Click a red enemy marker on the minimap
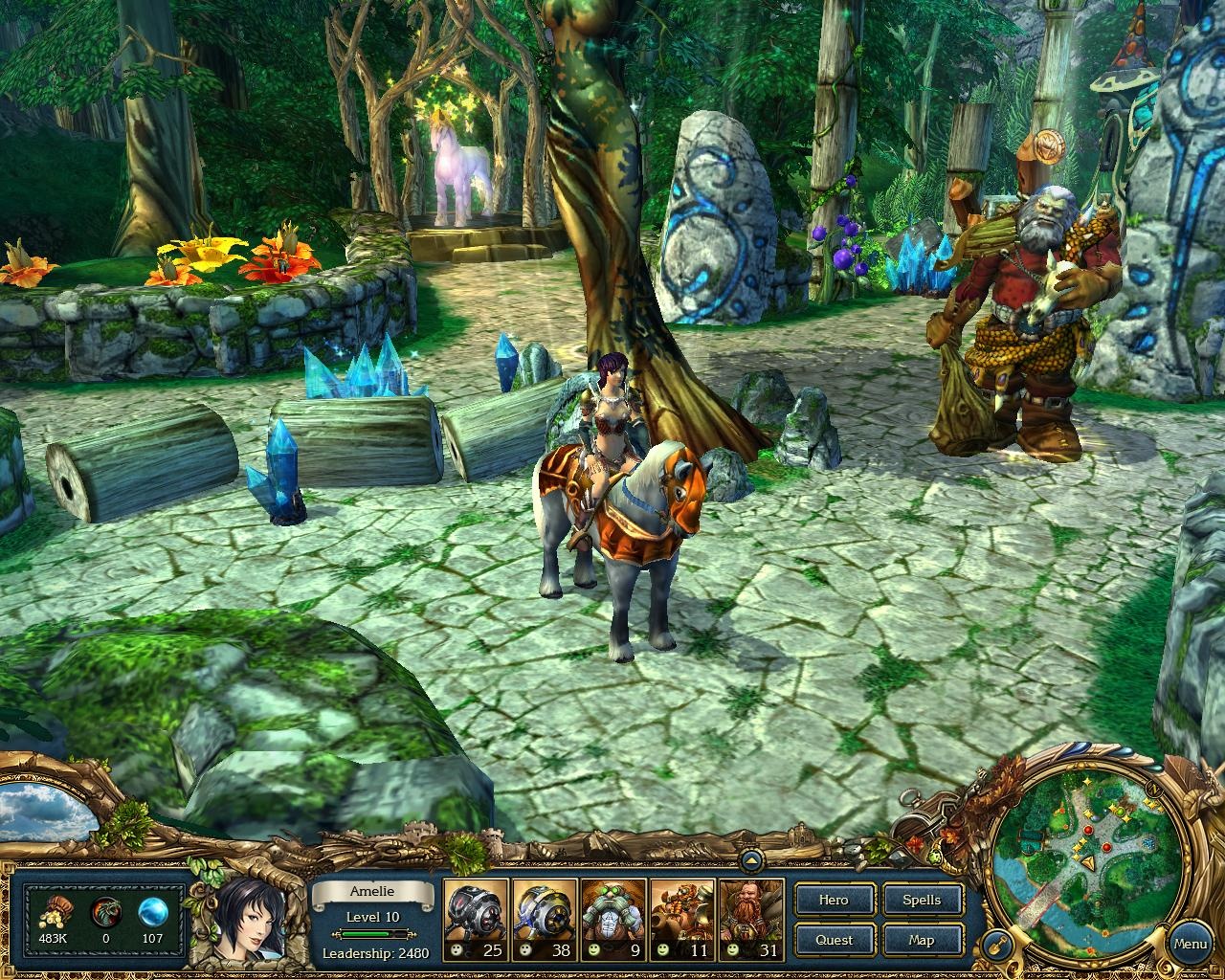The width and height of the screenshot is (1225, 980). tap(1088, 830)
